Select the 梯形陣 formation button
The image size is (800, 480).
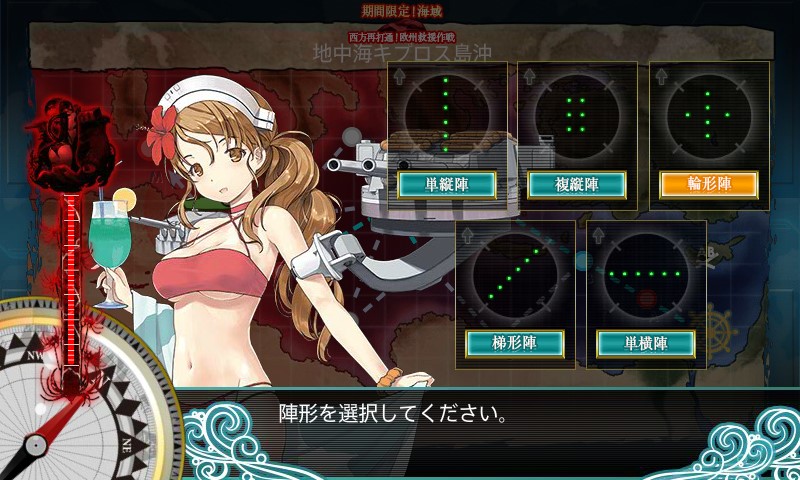515,343
